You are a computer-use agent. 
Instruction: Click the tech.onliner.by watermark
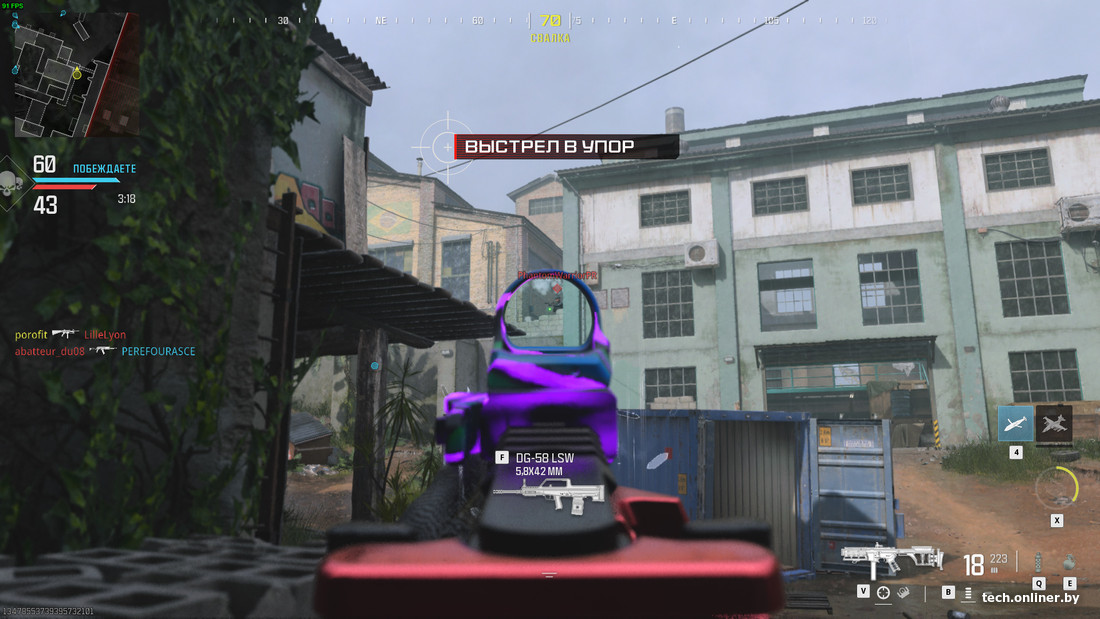1029,598
